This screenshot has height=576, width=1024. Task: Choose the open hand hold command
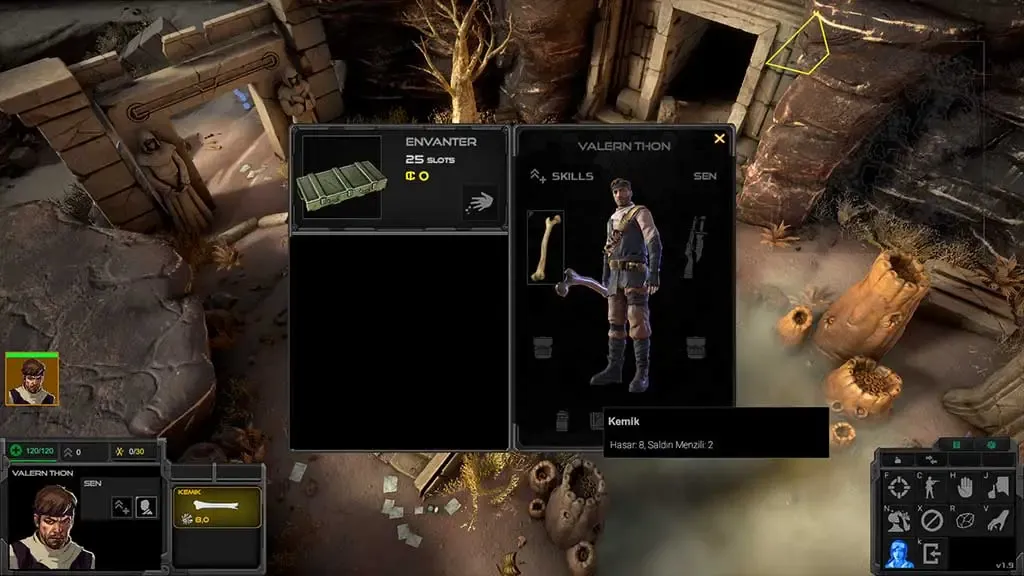[x=965, y=488]
